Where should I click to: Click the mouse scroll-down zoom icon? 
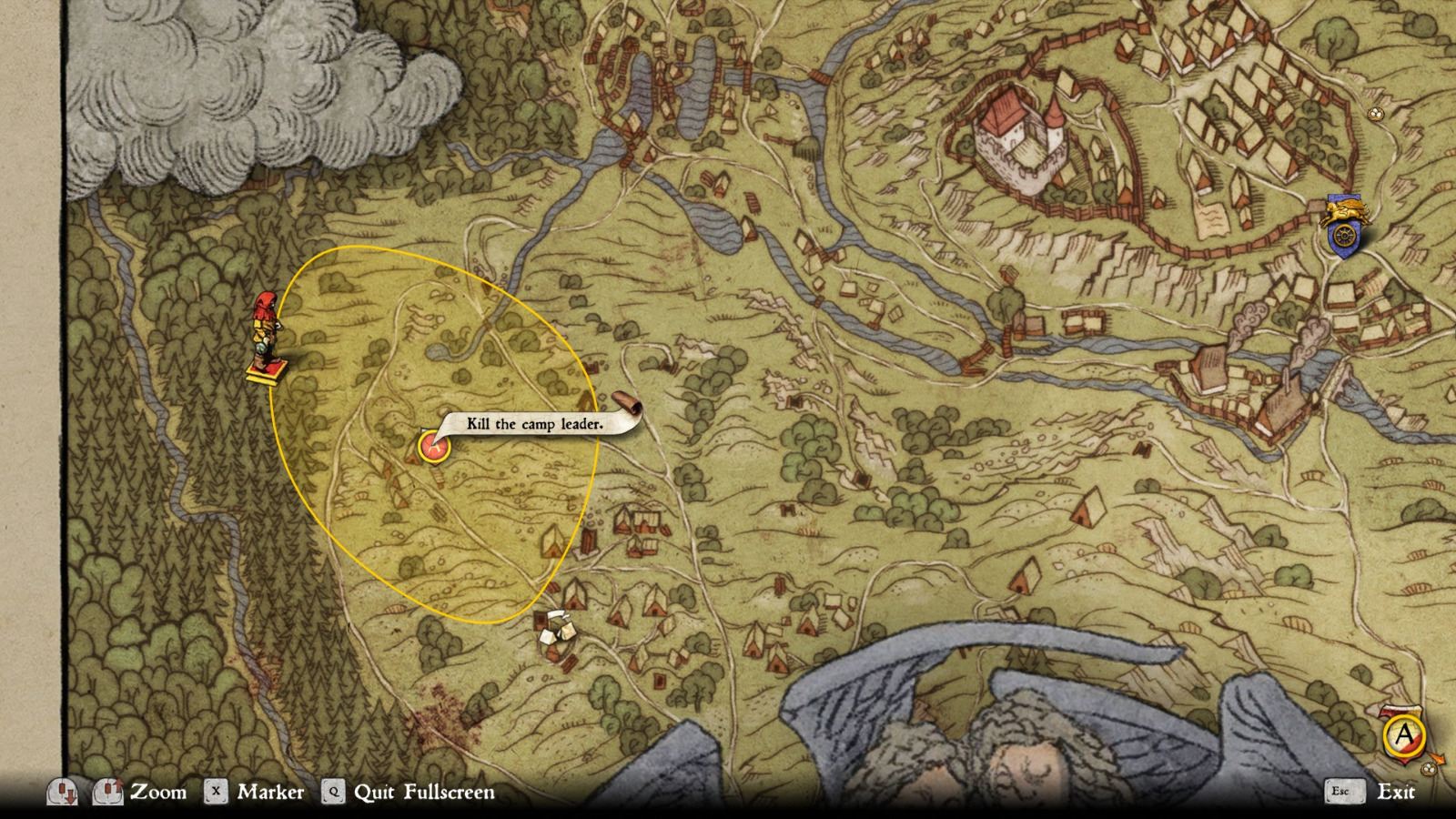[x=64, y=792]
